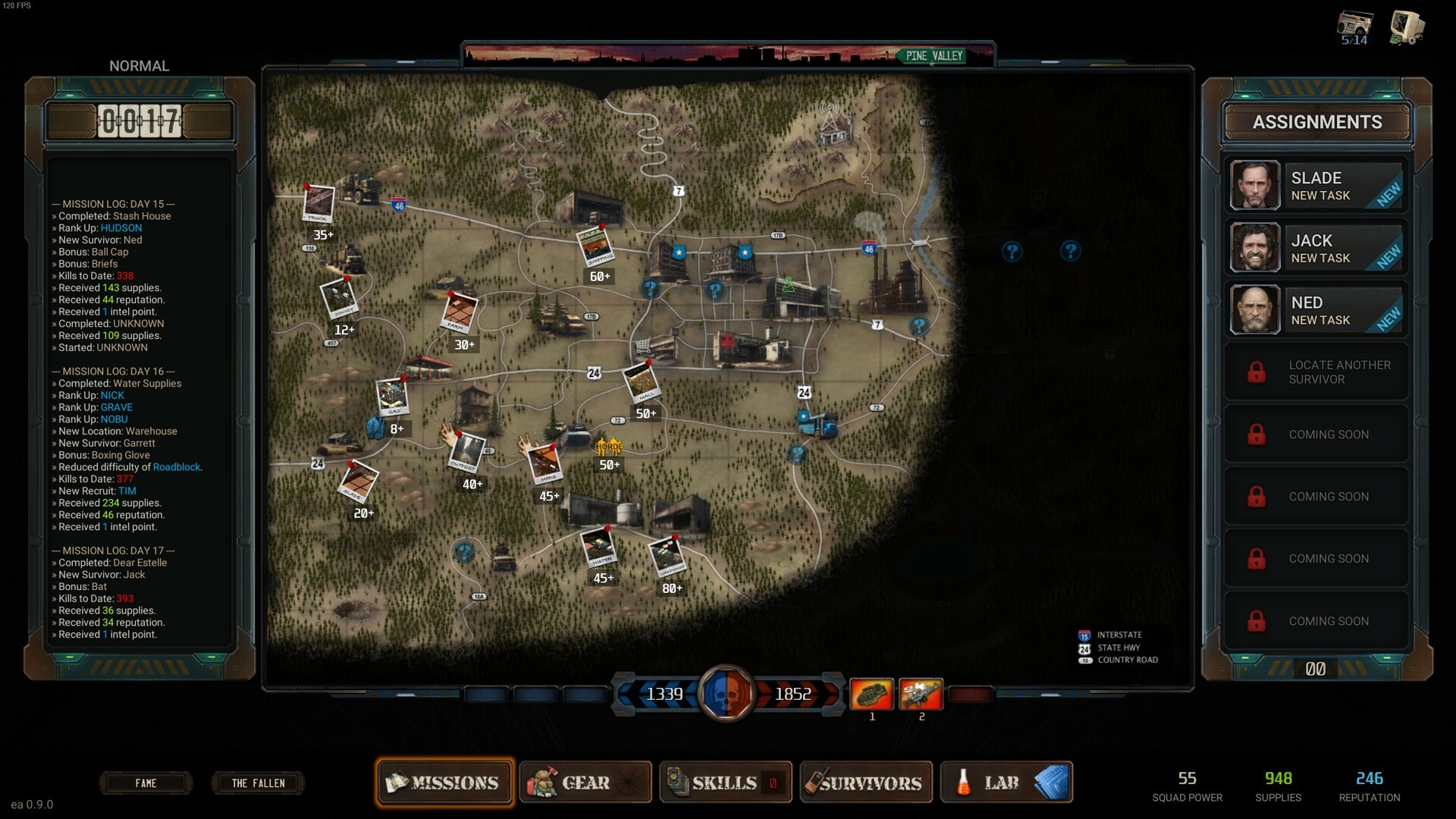Click the Fame button
The image size is (1456, 819).
coord(146,783)
